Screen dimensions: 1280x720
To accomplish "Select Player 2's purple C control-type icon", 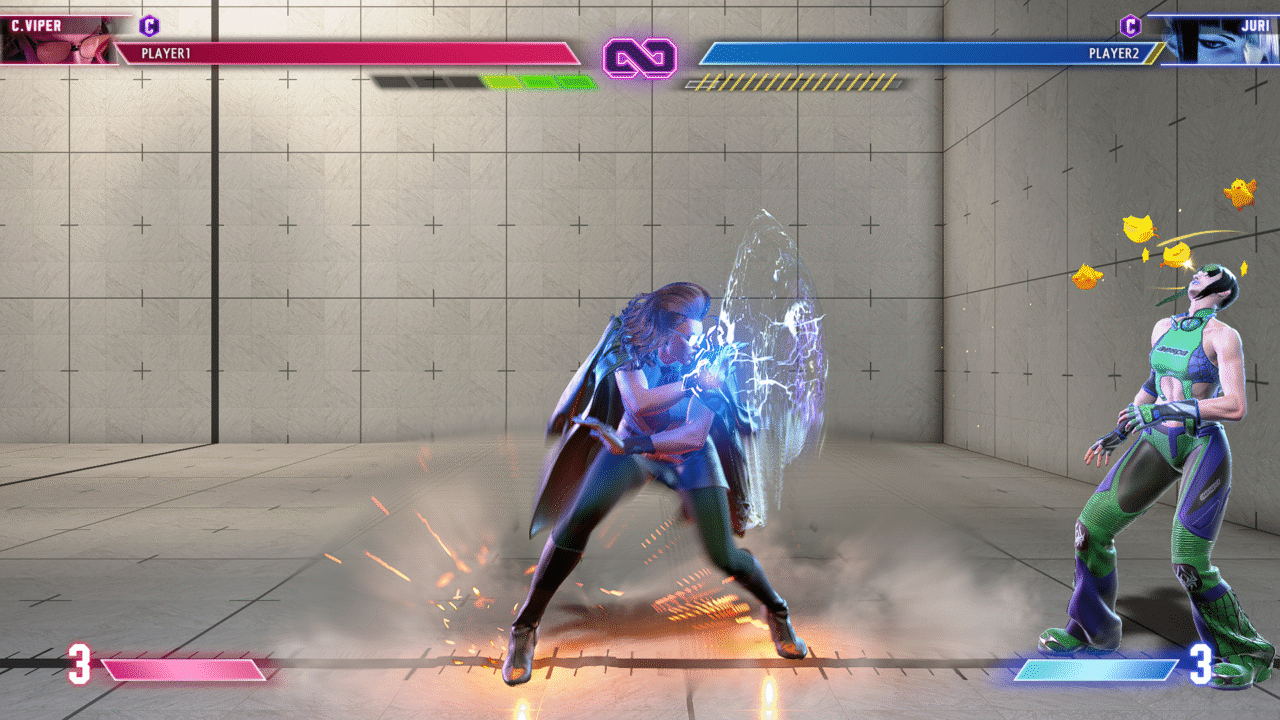I will click(1130, 26).
